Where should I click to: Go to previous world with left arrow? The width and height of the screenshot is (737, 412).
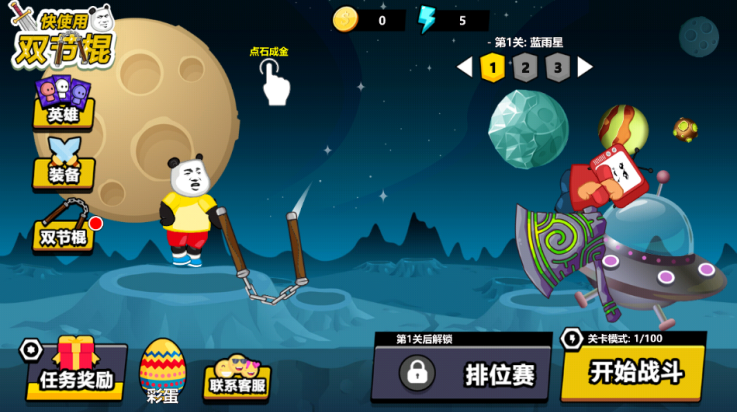464,67
